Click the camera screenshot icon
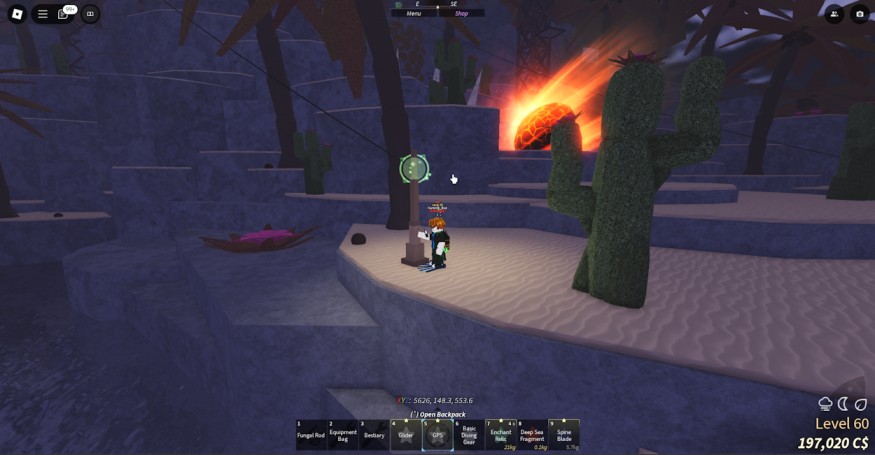 pos(860,14)
